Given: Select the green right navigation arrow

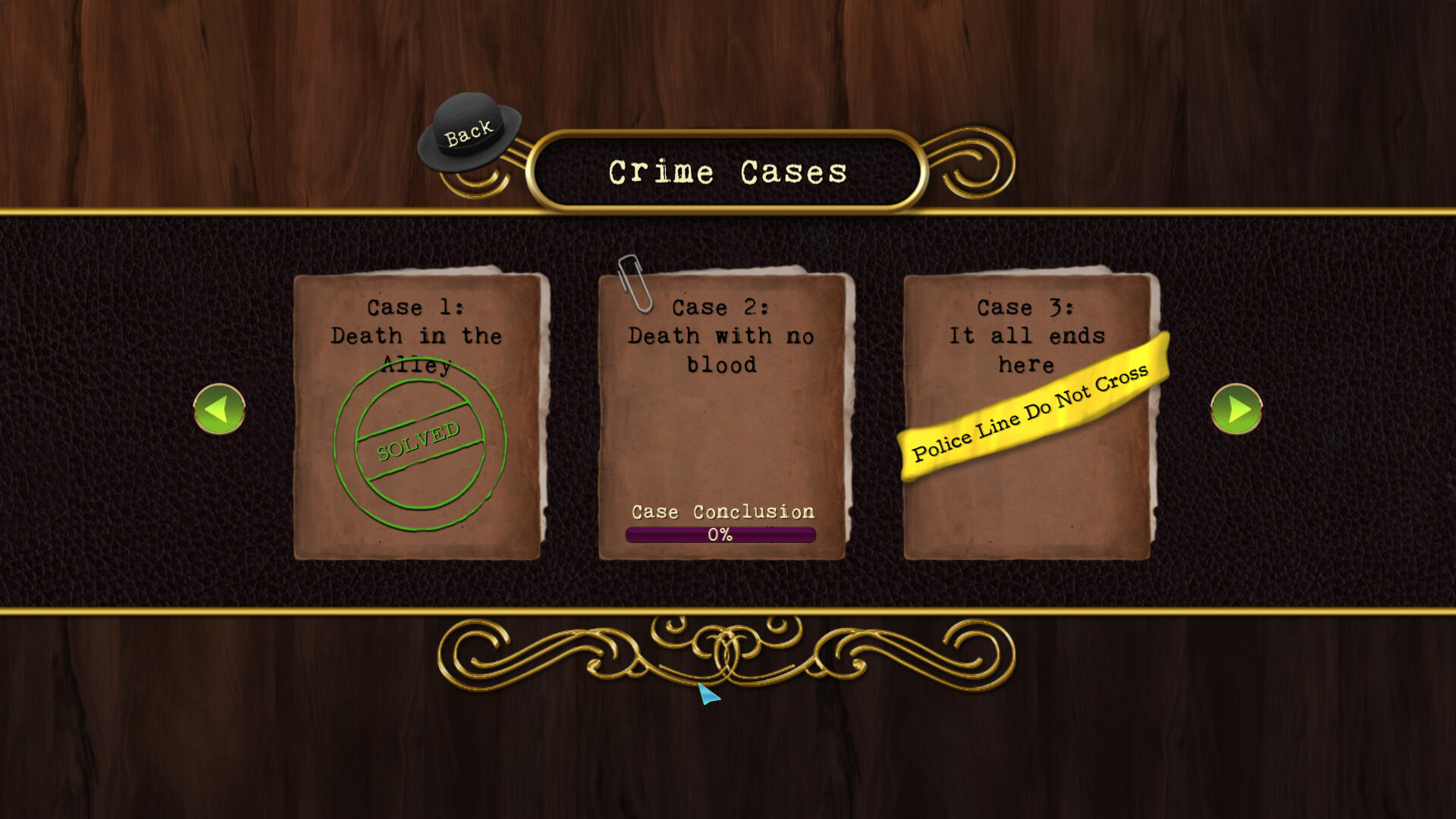Looking at the screenshot, I should [x=1236, y=408].
